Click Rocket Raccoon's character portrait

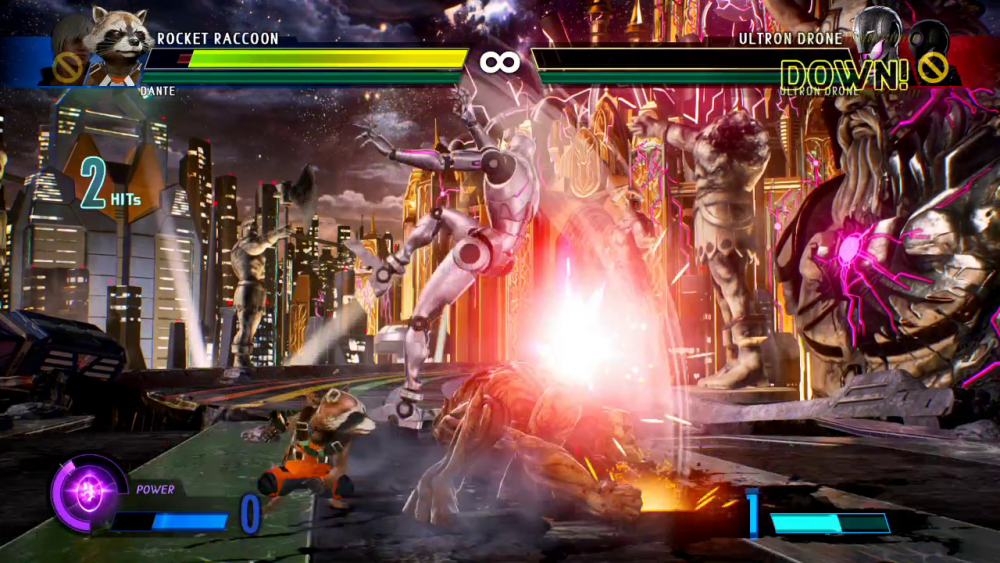pos(118,40)
